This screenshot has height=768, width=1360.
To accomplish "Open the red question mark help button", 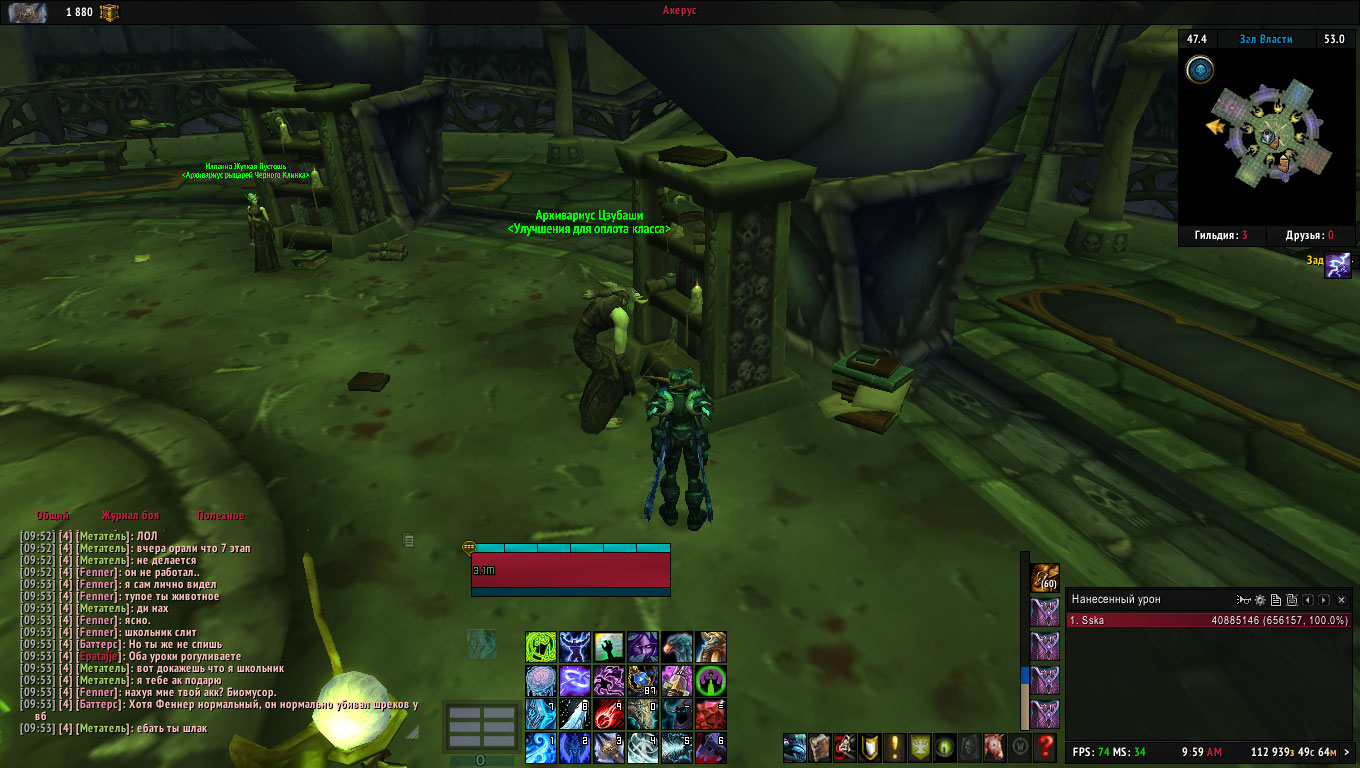I will point(1045,746).
